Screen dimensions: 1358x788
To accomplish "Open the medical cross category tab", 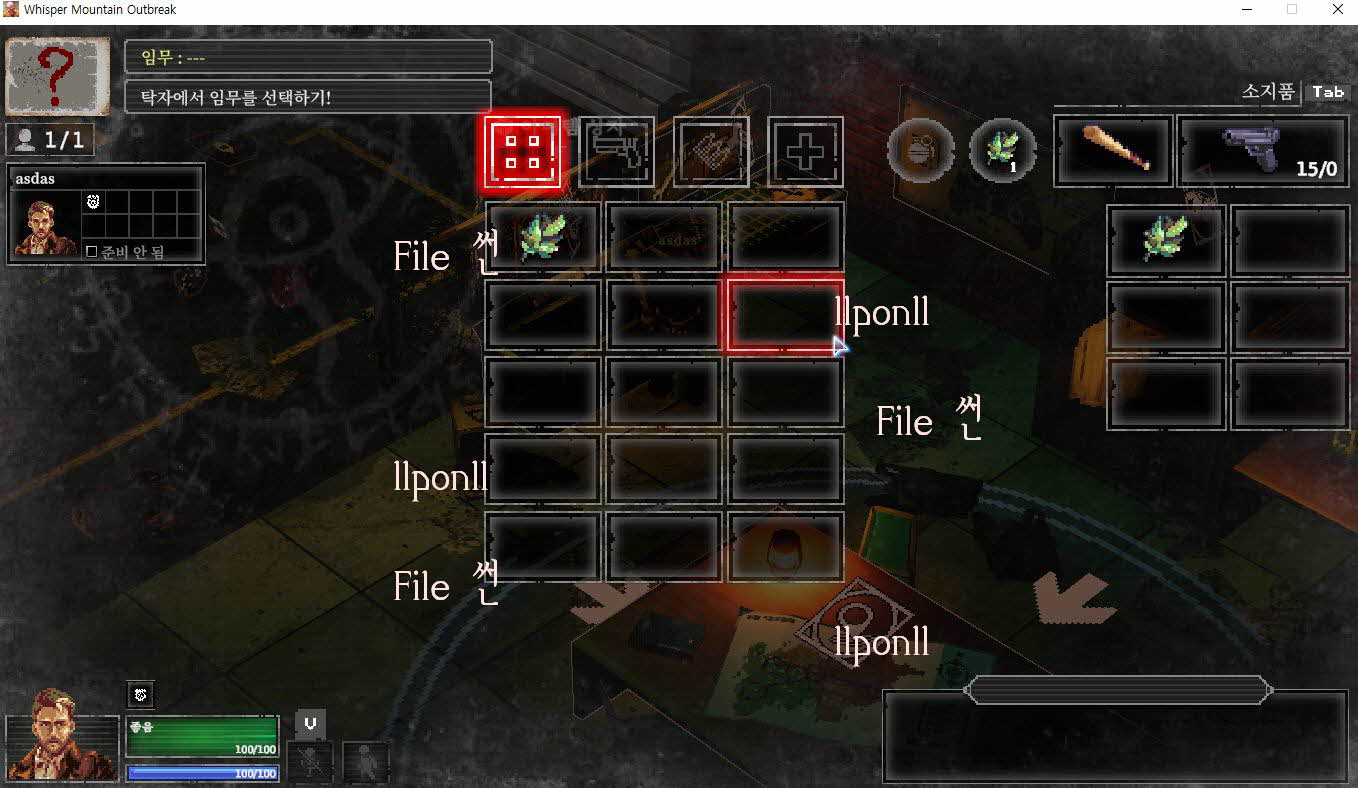I will (805, 152).
